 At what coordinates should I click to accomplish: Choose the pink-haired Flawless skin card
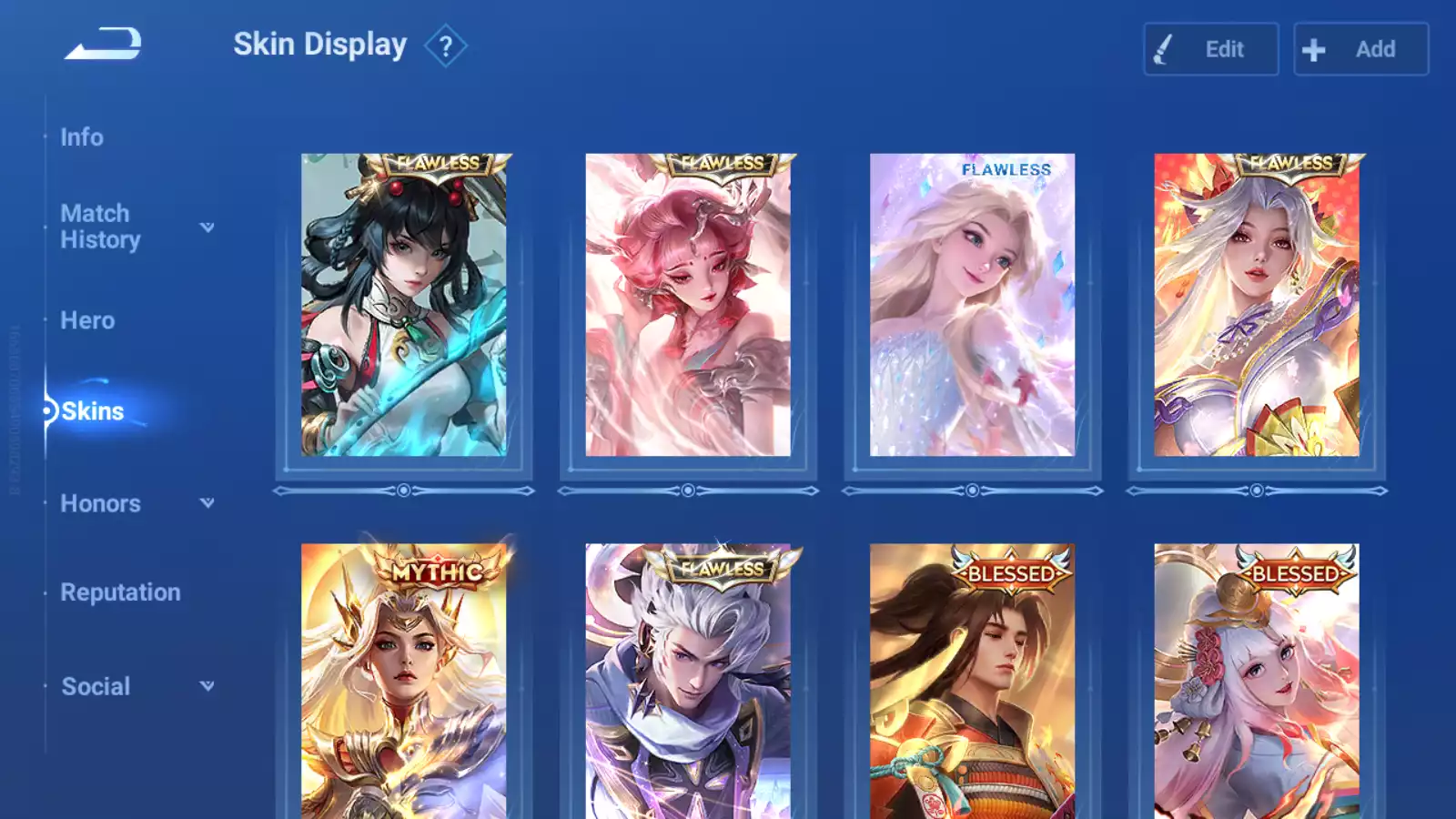688,305
